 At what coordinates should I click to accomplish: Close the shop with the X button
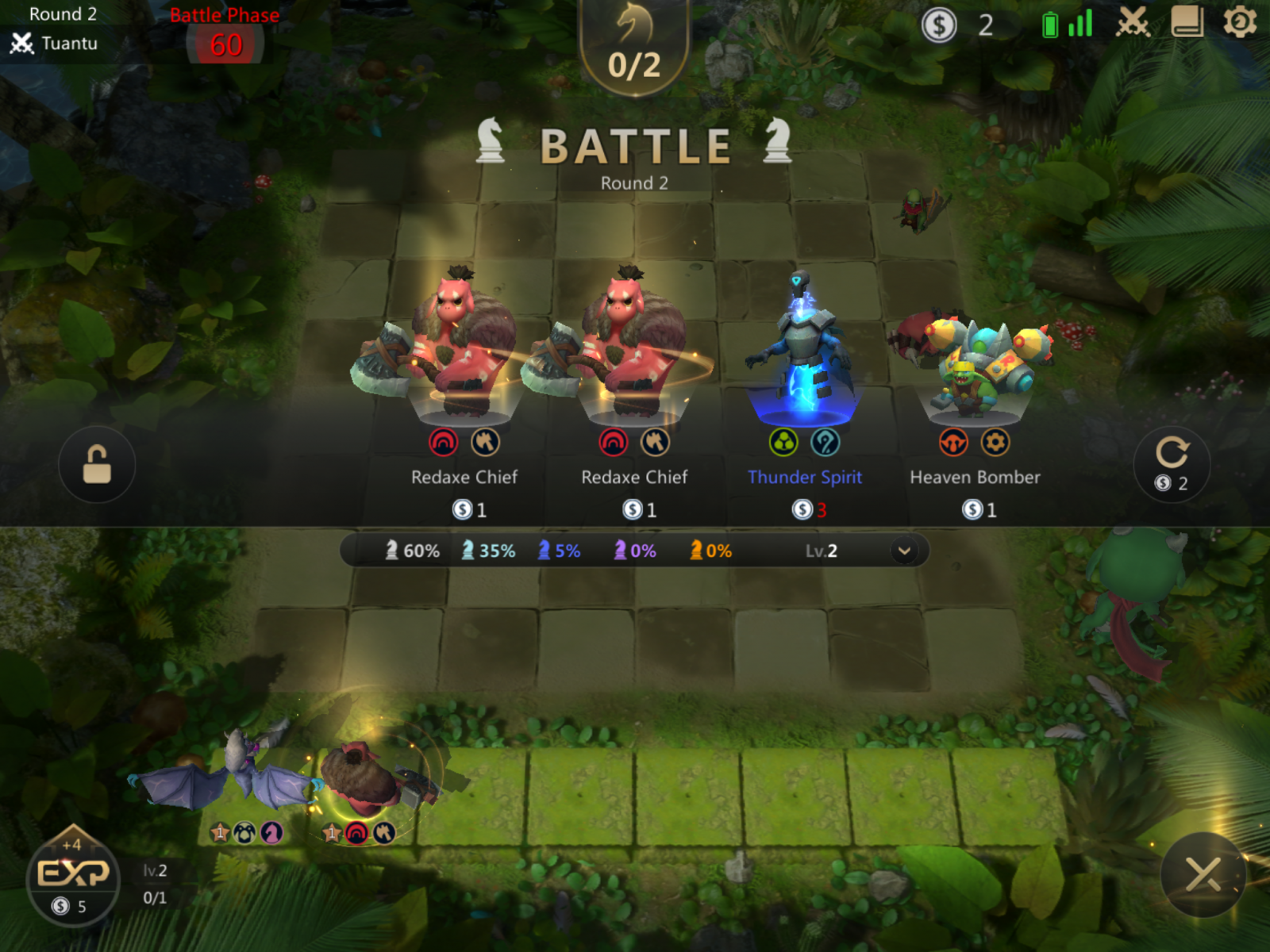pyautogui.click(x=1203, y=874)
